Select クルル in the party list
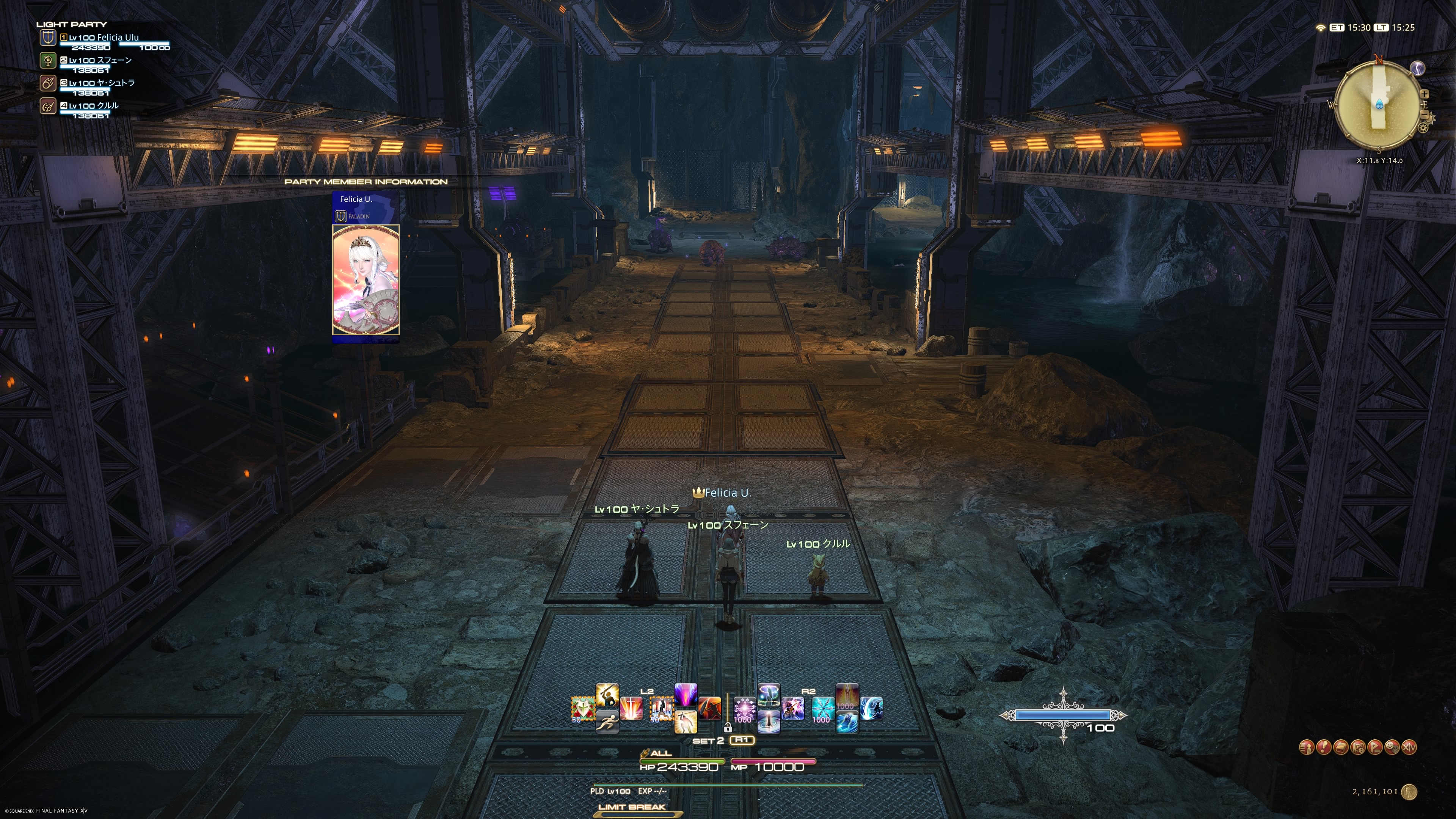 click(x=94, y=106)
